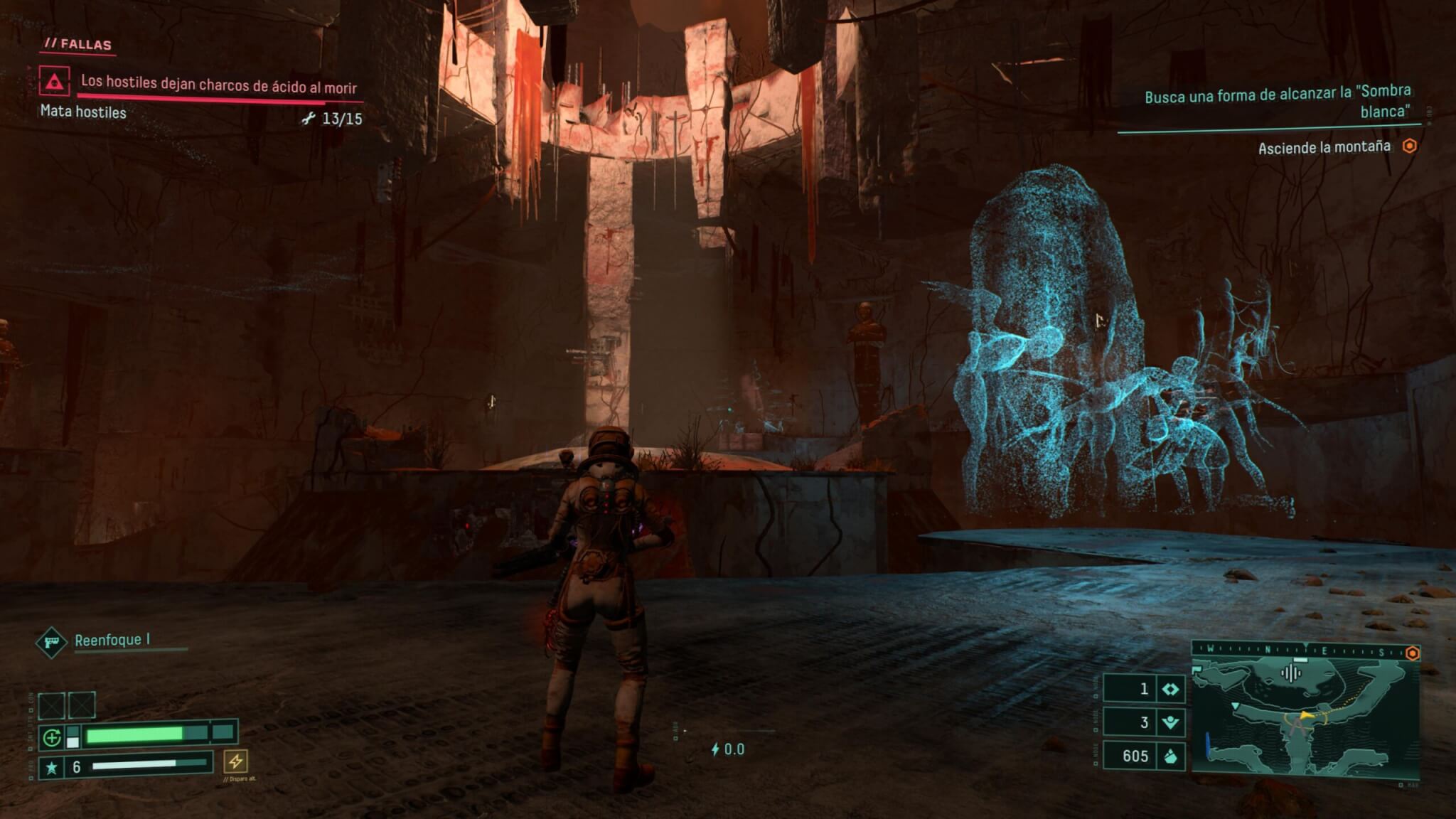This screenshot has height=819, width=1456.
Task: Click the orange hexagon on the compass bar
Action: click(x=1412, y=653)
